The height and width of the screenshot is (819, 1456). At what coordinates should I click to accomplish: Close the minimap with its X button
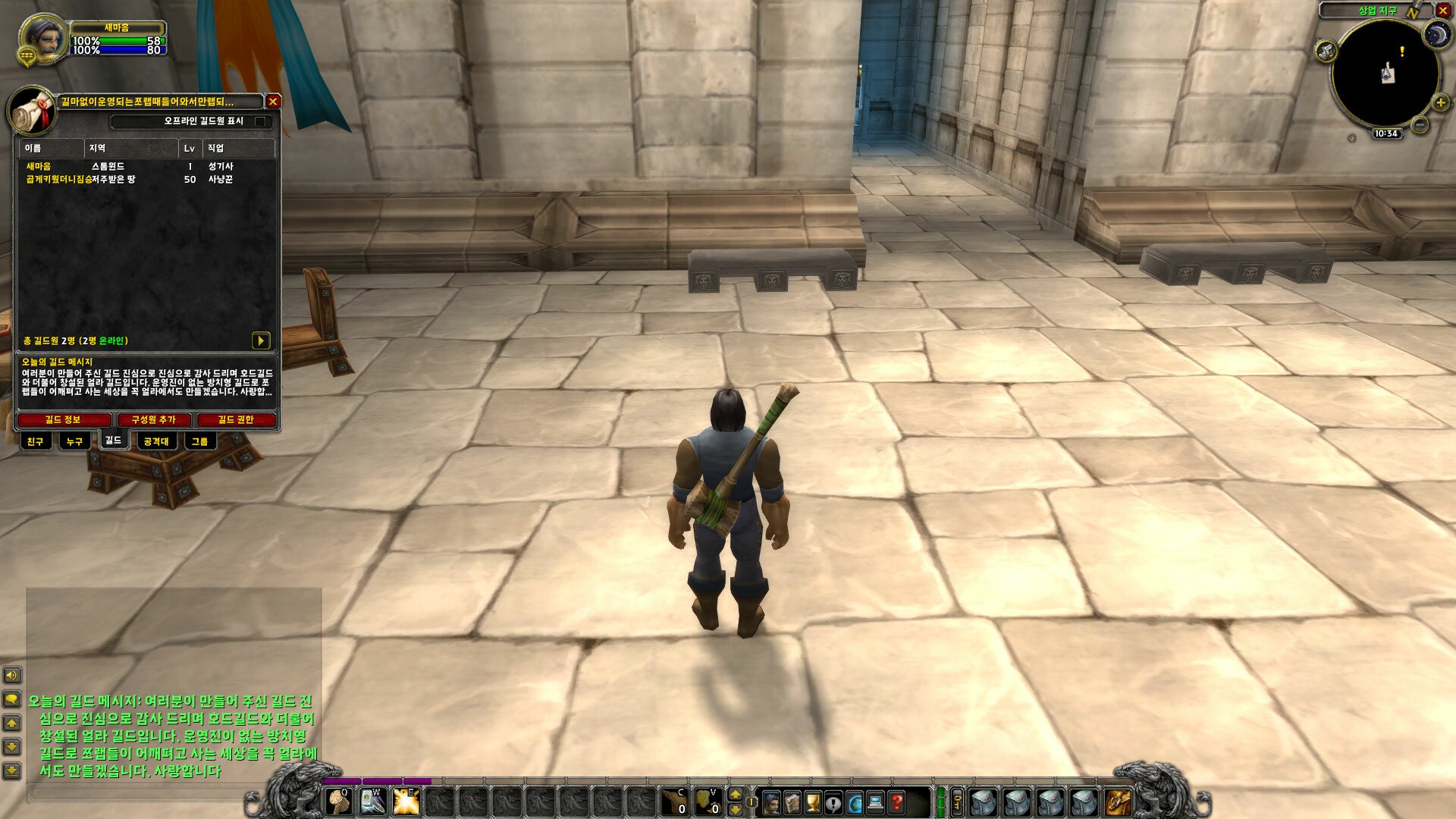[1443, 11]
